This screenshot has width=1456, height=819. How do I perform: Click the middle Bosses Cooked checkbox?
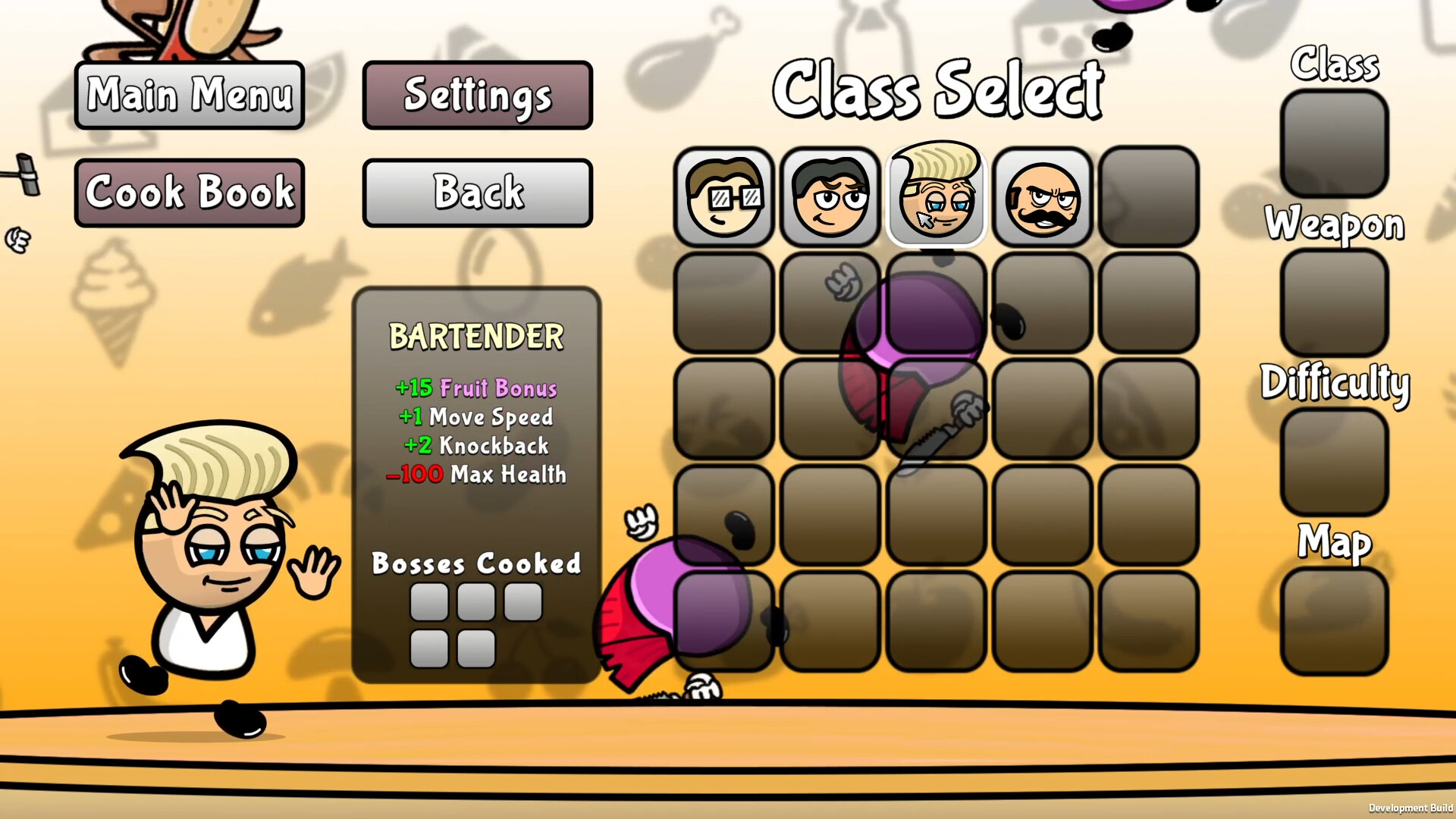point(475,602)
